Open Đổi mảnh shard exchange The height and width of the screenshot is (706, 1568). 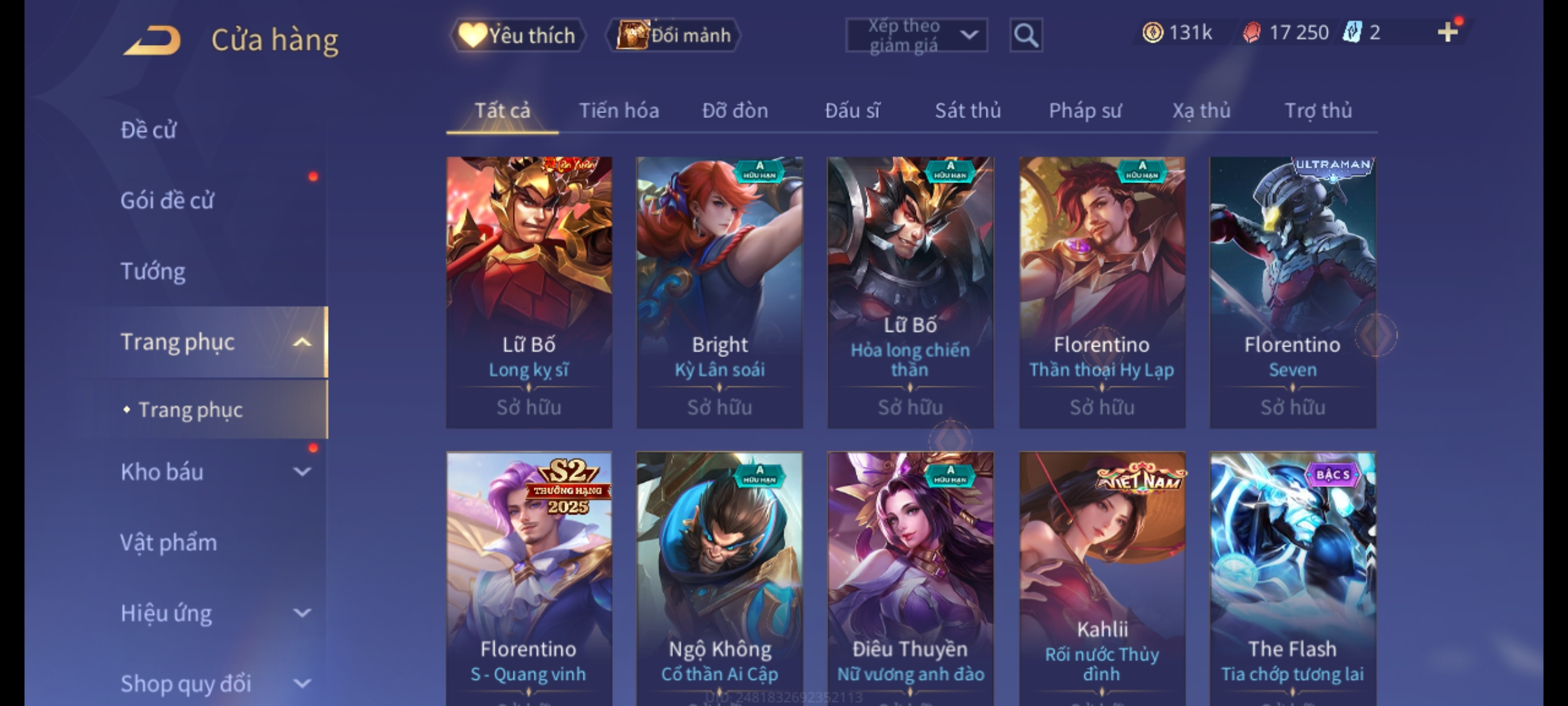[x=674, y=35]
